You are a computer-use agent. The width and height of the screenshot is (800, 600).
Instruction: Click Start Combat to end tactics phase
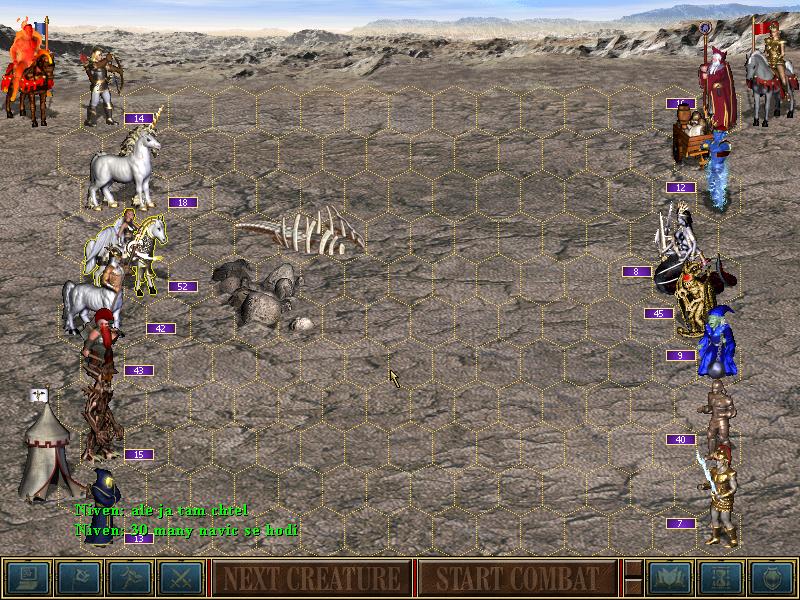[516, 578]
